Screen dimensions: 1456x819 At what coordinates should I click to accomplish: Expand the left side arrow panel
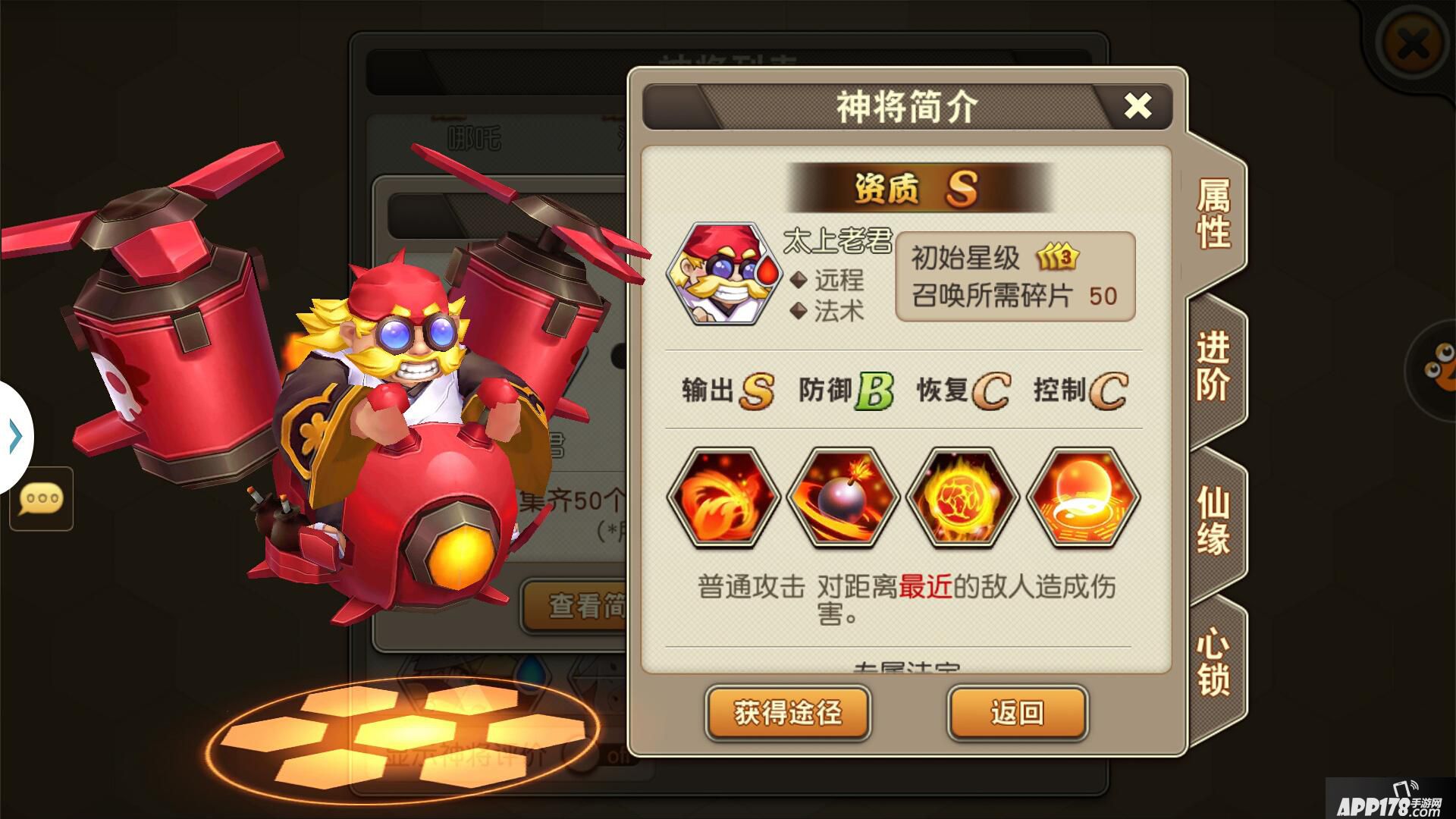pyautogui.click(x=15, y=437)
